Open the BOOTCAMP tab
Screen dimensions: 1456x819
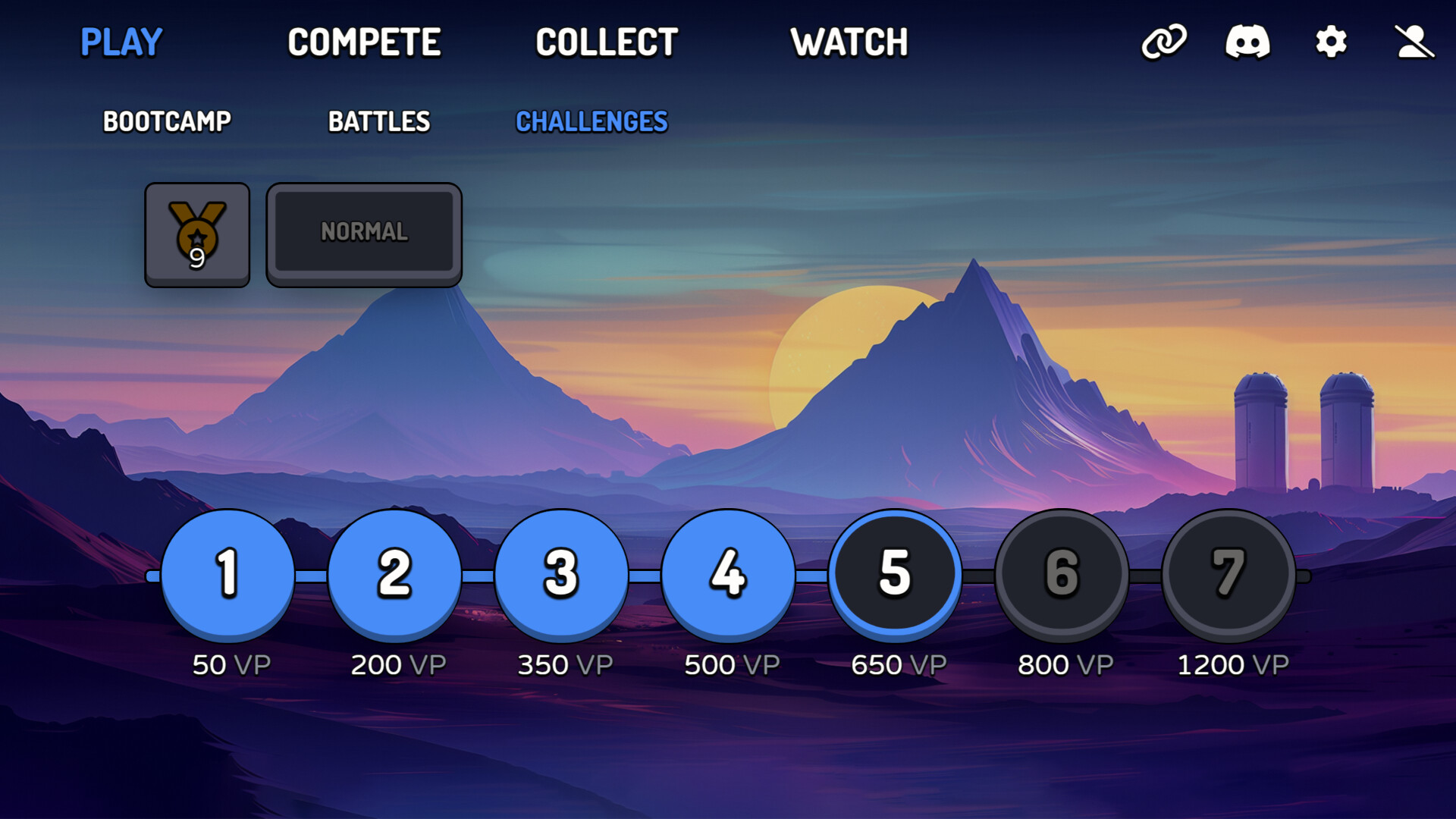pos(167,121)
